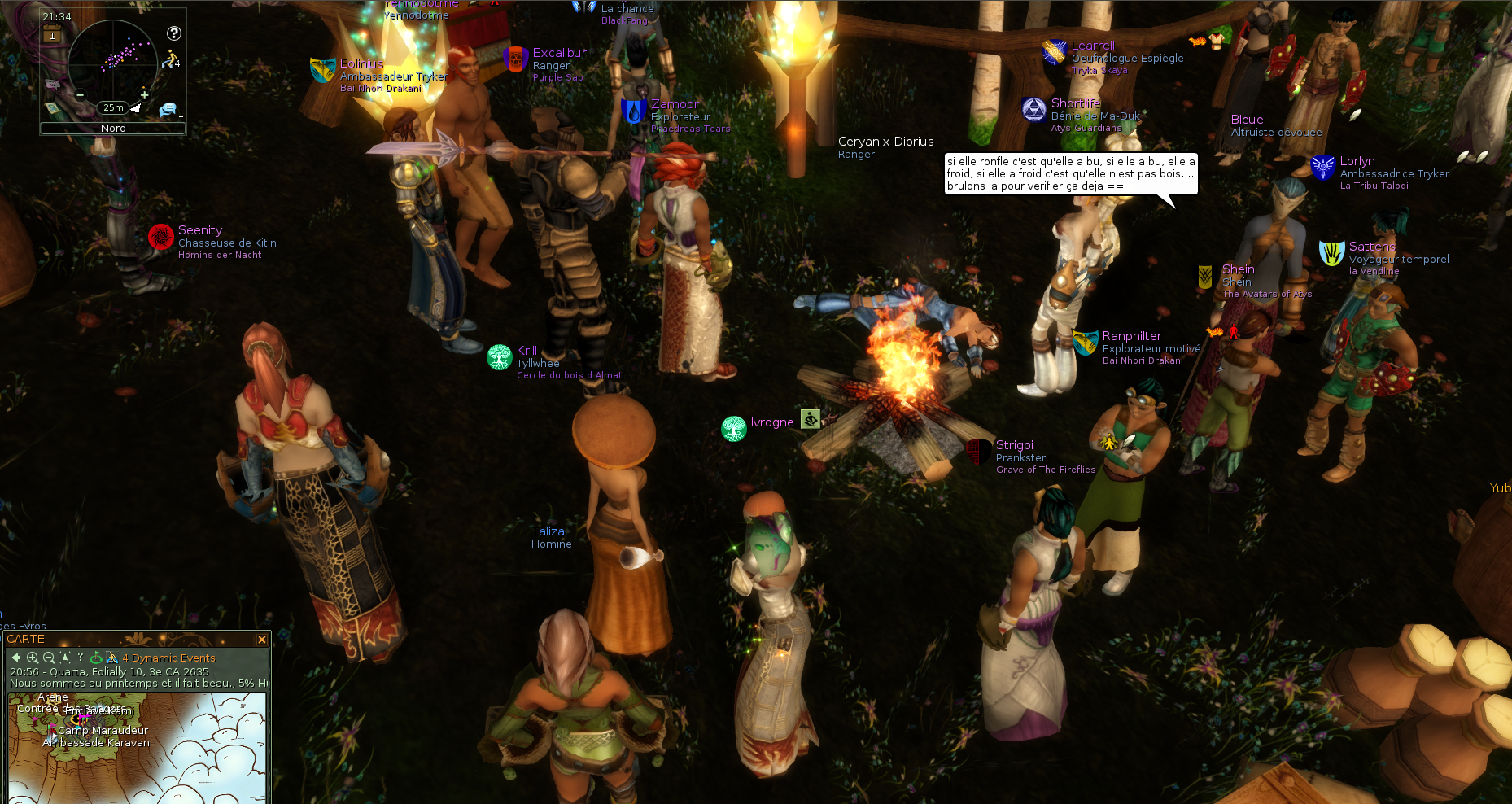Zoom in the radar with the plus button

point(144,94)
